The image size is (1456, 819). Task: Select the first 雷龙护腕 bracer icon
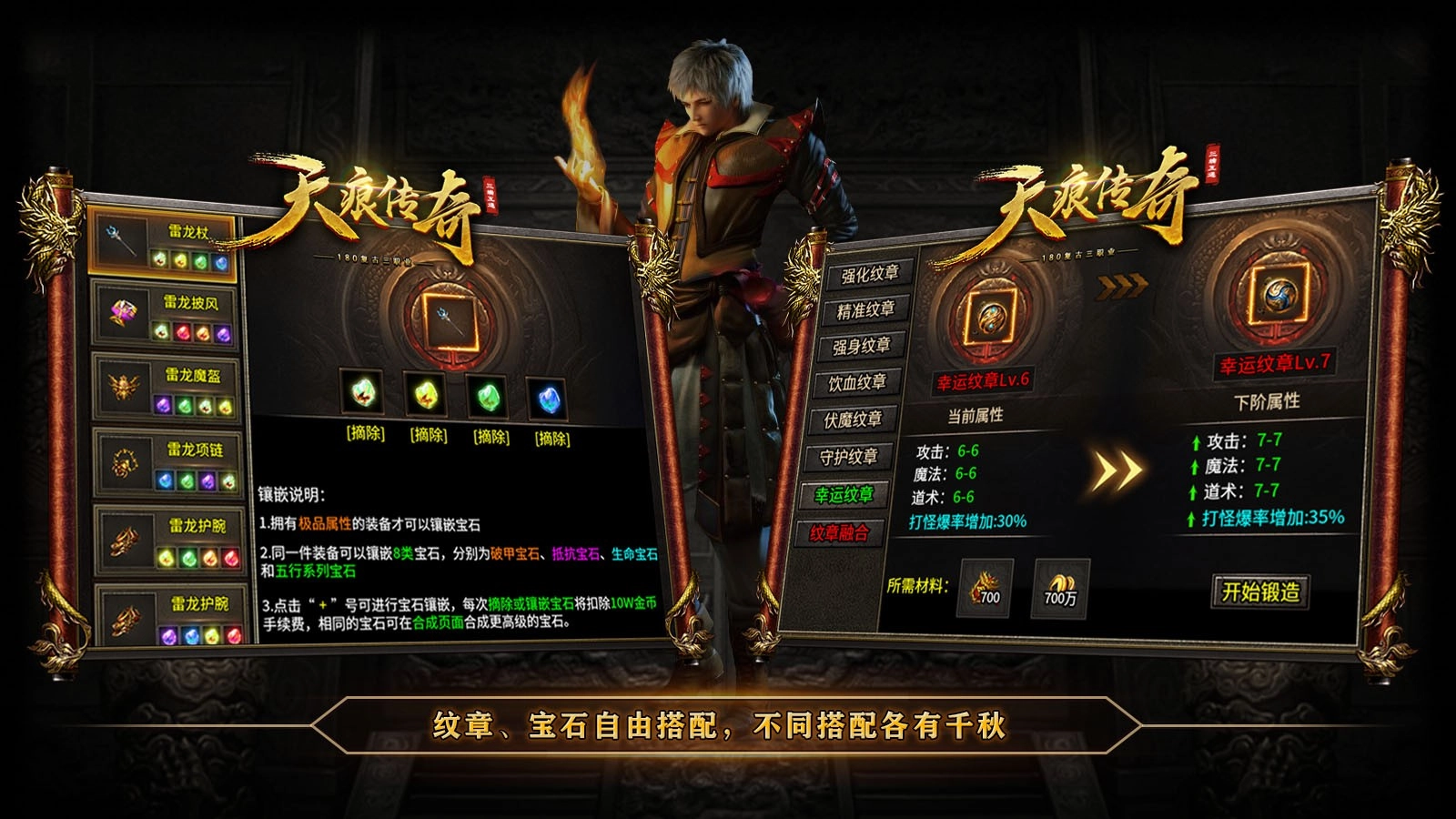coord(123,541)
